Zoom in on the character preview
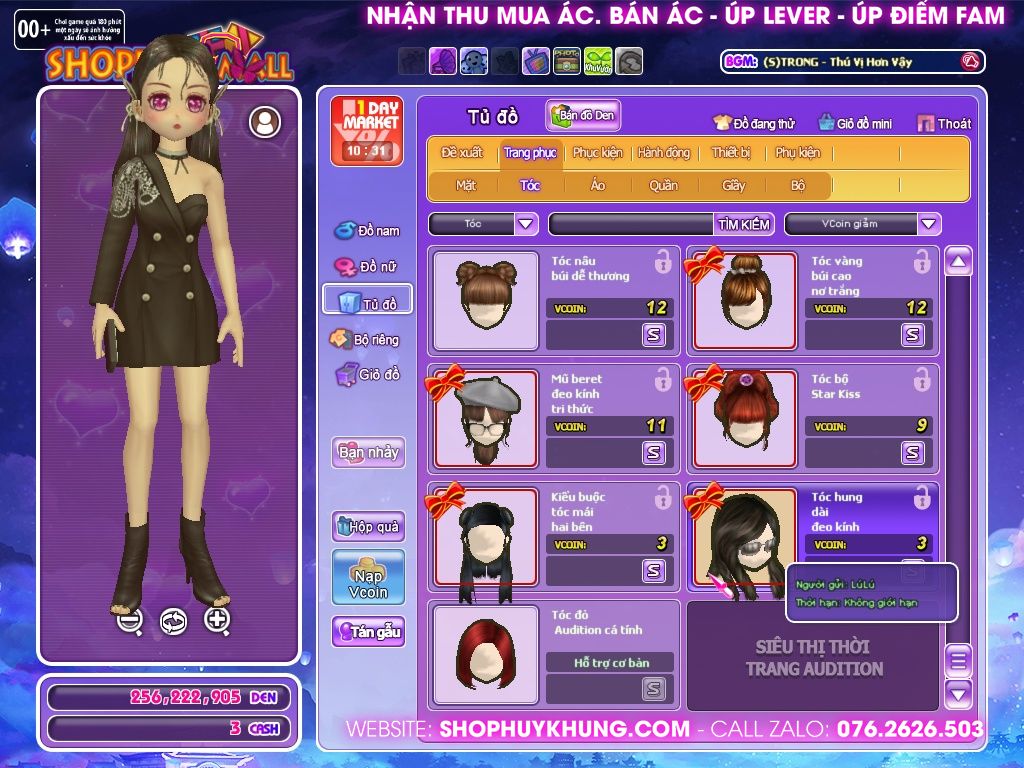1024x768 pixels. pos(218,620)
